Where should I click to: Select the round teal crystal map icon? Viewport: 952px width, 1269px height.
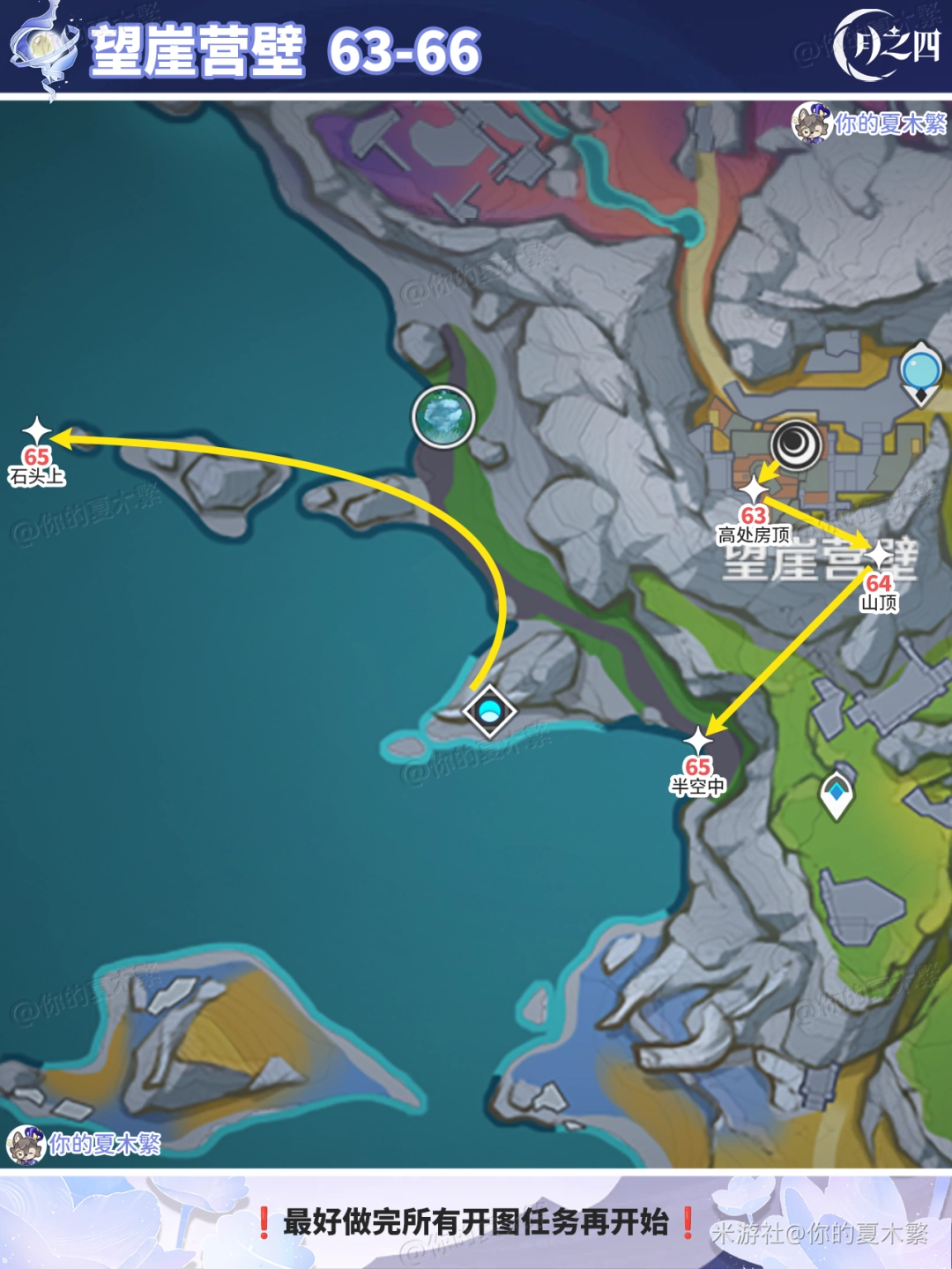[x=443, y=416]
